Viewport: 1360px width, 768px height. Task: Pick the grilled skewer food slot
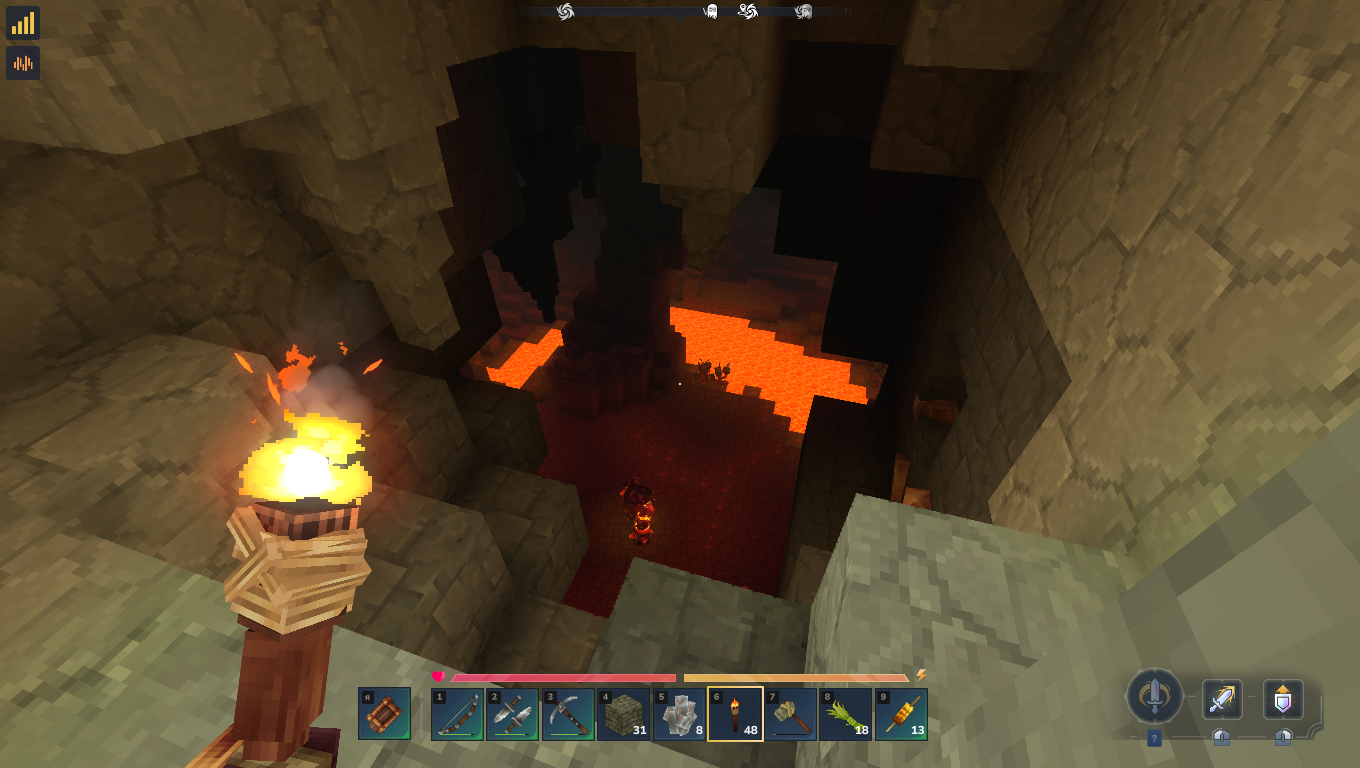click(x=901, y=714)
